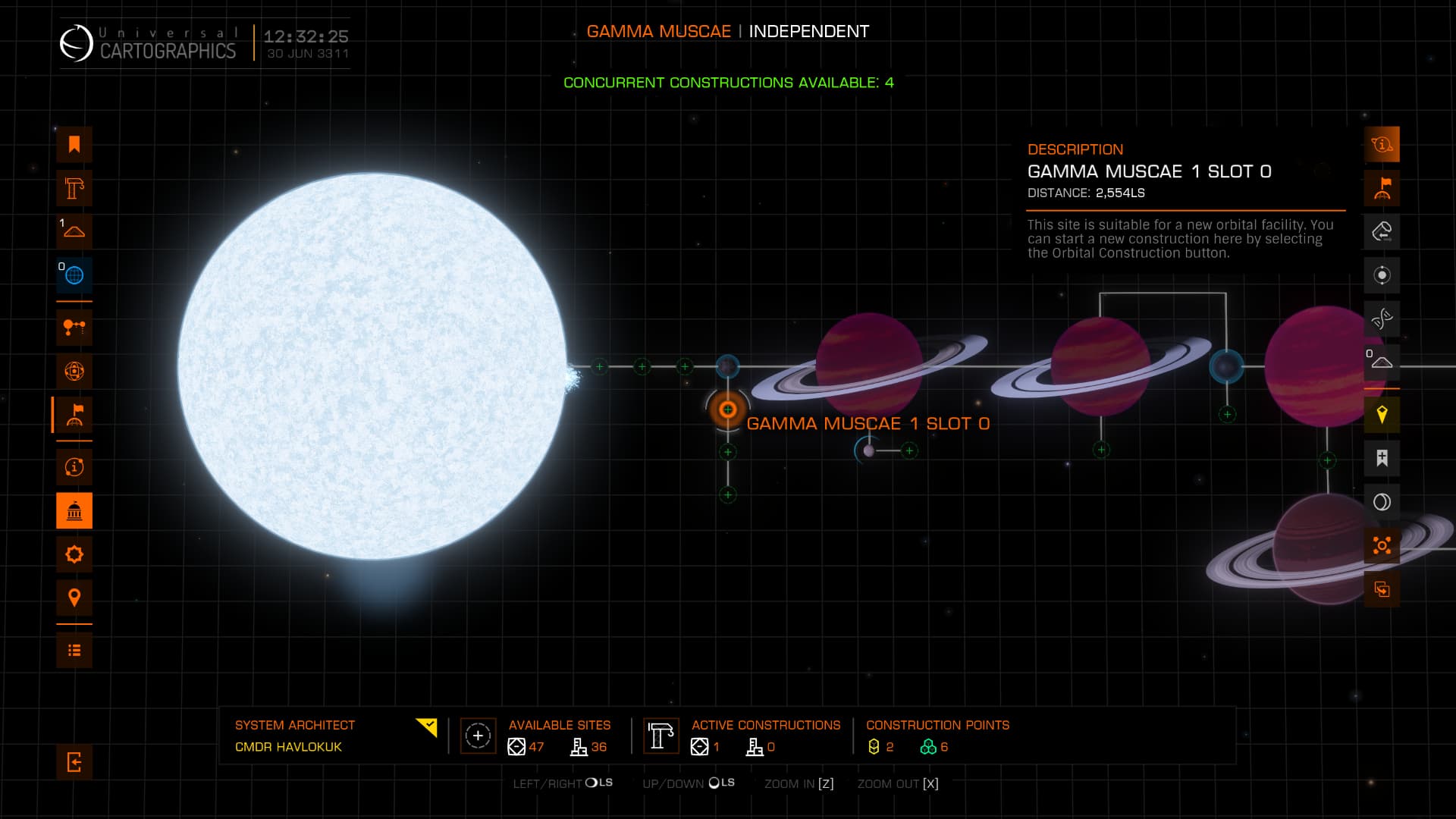Click the Available Sites plus-circle button

pos(478,736)
